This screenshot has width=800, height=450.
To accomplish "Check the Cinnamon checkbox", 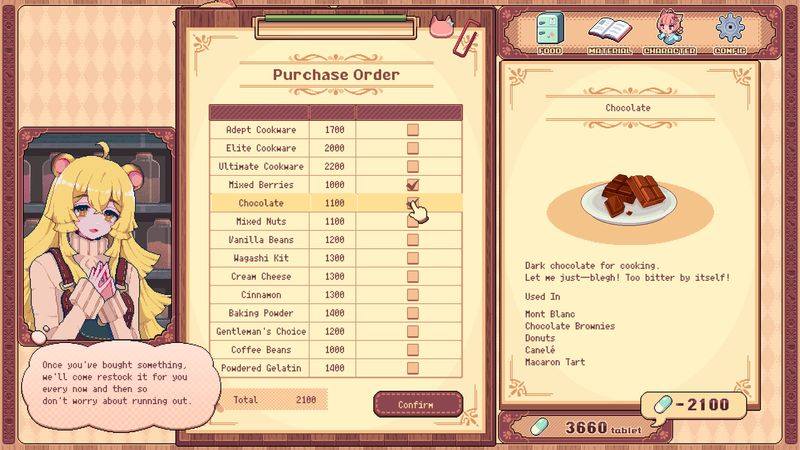I will point(412,295).
